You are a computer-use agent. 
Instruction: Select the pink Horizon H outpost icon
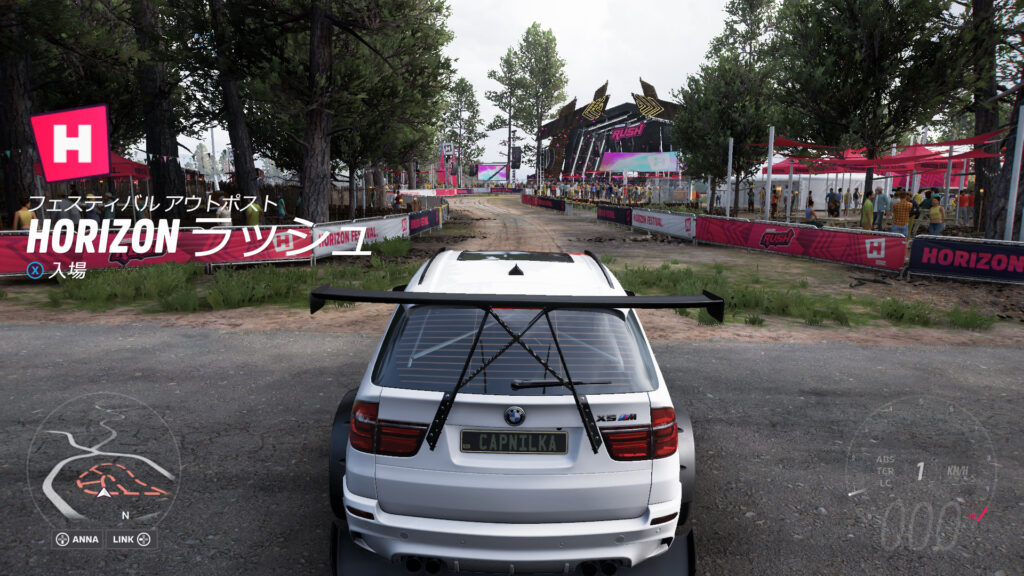coord(70,143)
